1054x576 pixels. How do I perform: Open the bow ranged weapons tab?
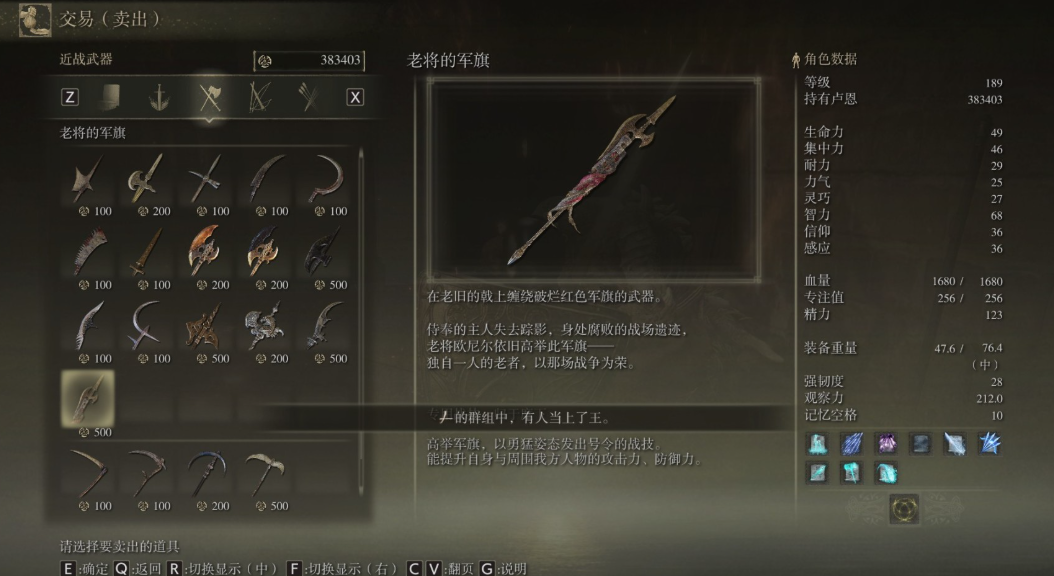(259, 97)
